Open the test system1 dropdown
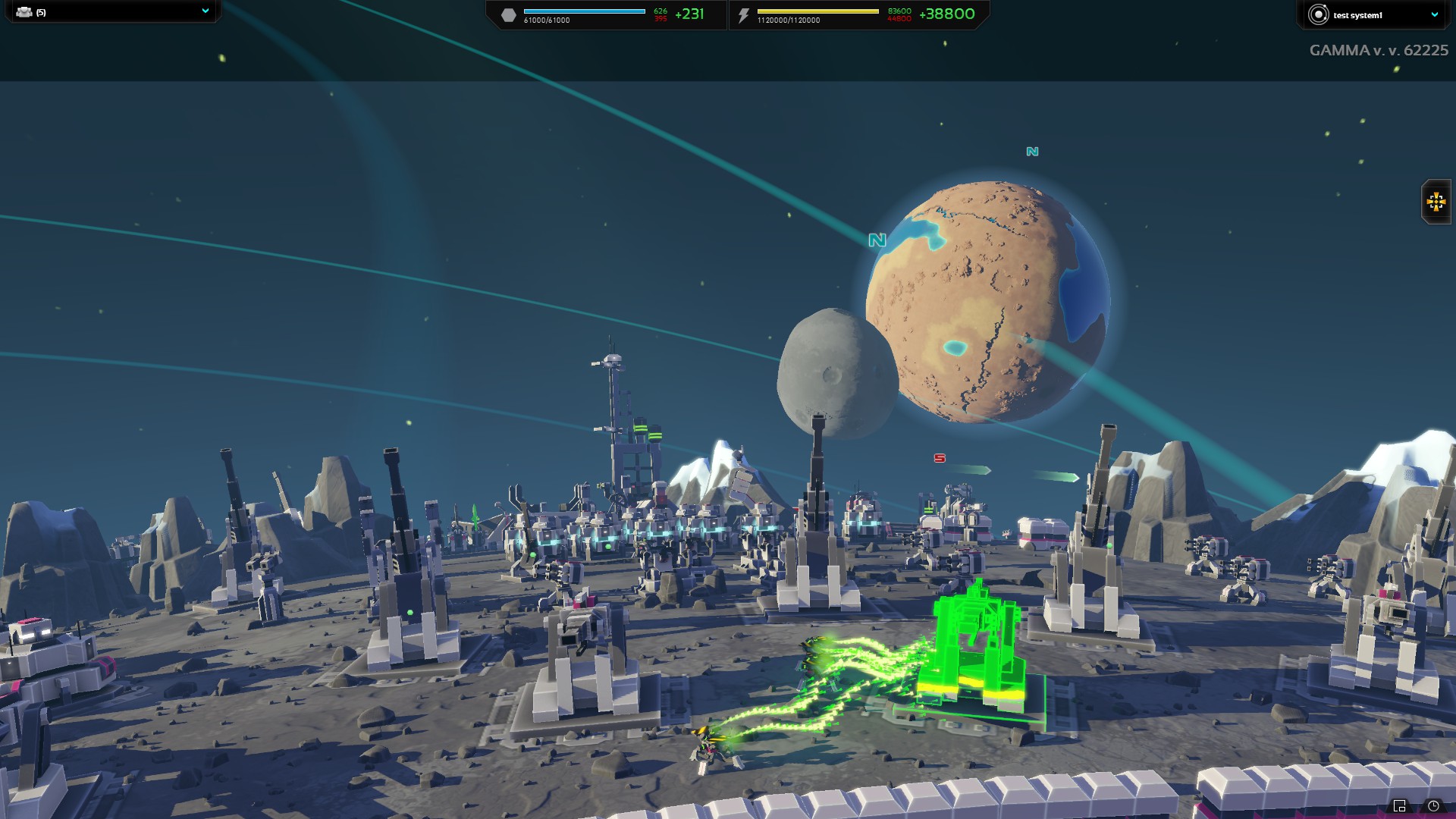This screenshot has width=1456, height=819. coord(1434,14)
